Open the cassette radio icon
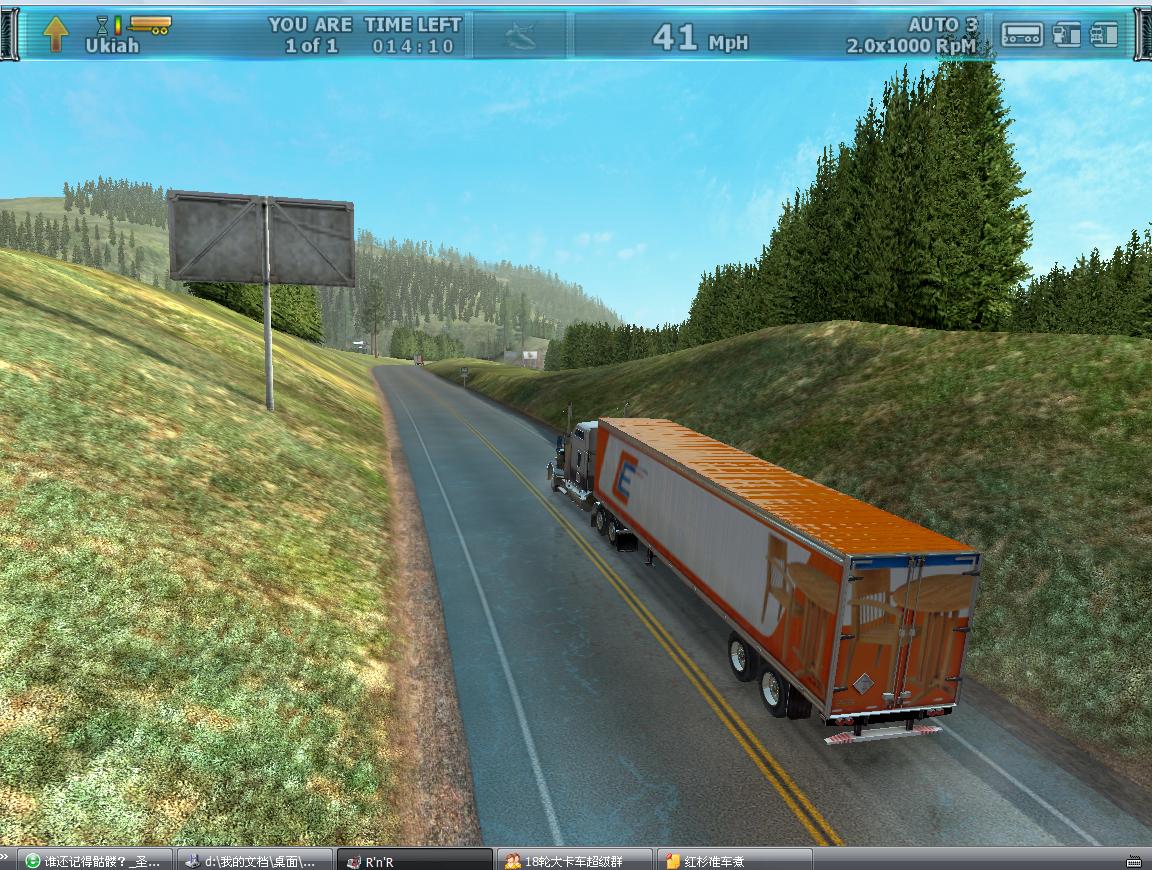Viewport: 1152px width, 870px height. tap(1022, 35)
